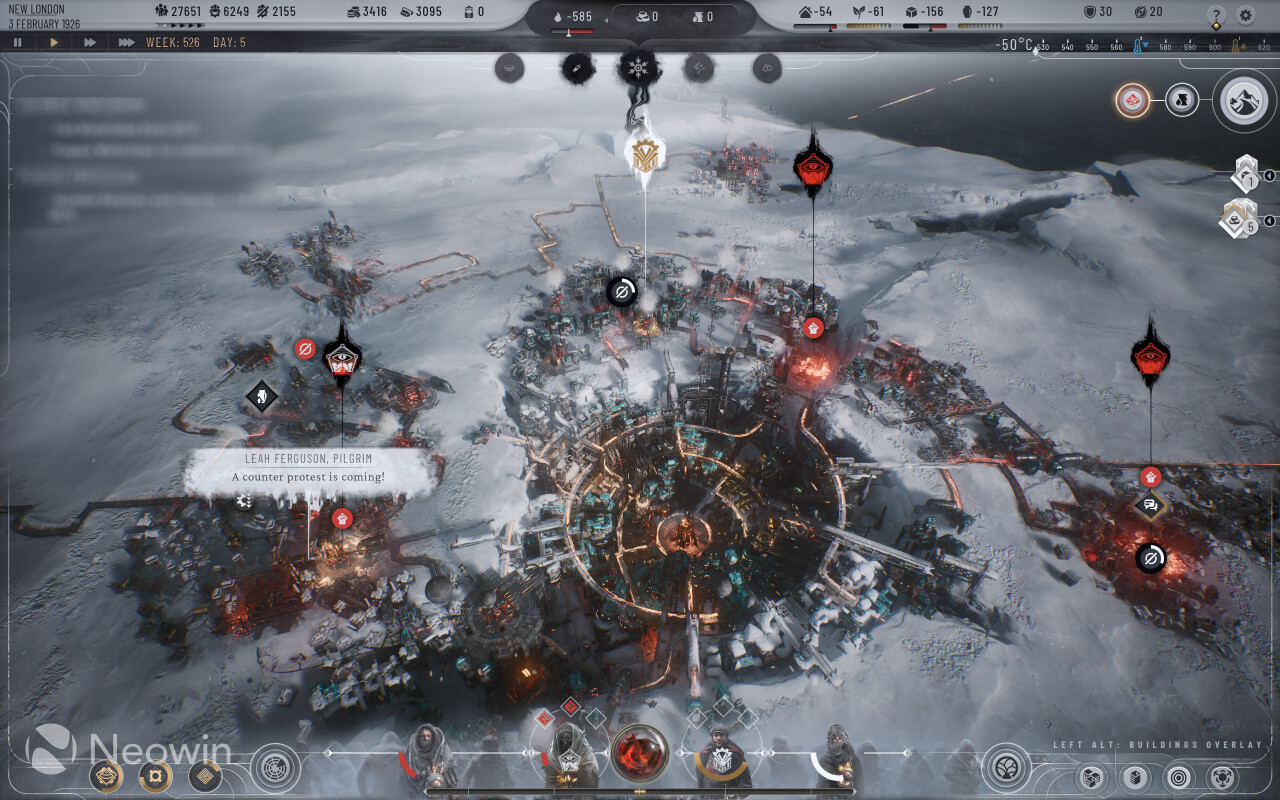The width and height of the screenshot is (1280, 800).
Task: Open Leah Ferguson's counter protest message
Action: click(309, 472)
